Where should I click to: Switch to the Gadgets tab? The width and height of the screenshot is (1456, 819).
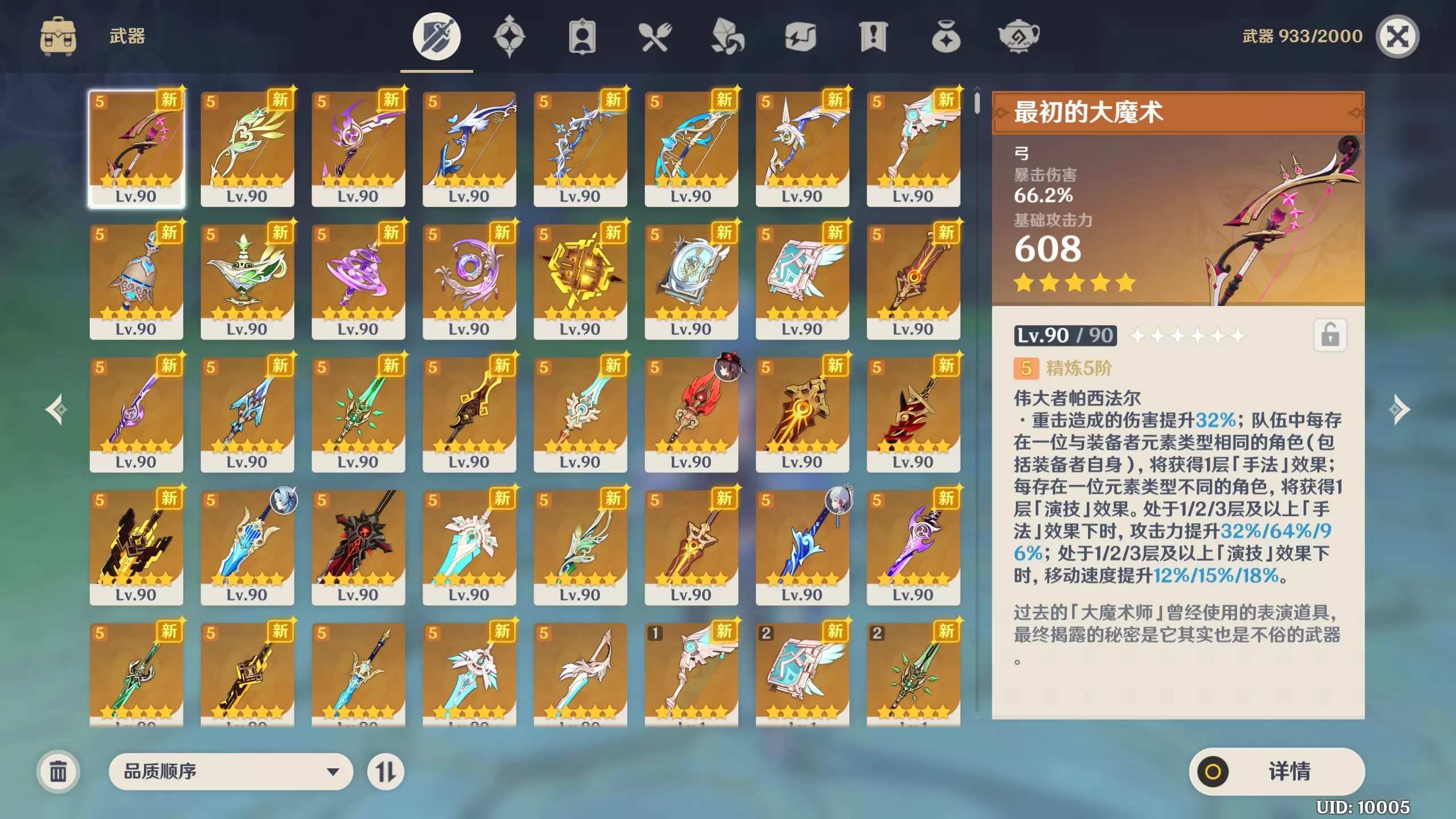[800, 37]
